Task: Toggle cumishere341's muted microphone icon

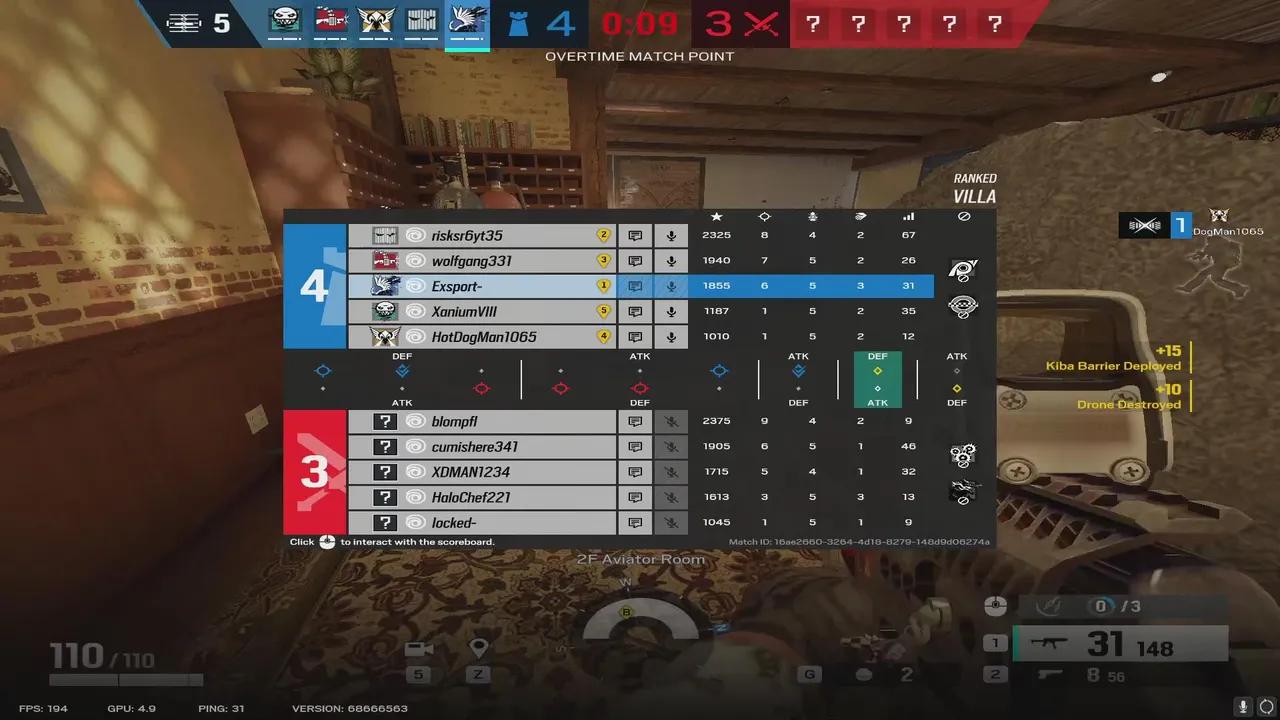Action: [x=671, y=447]
